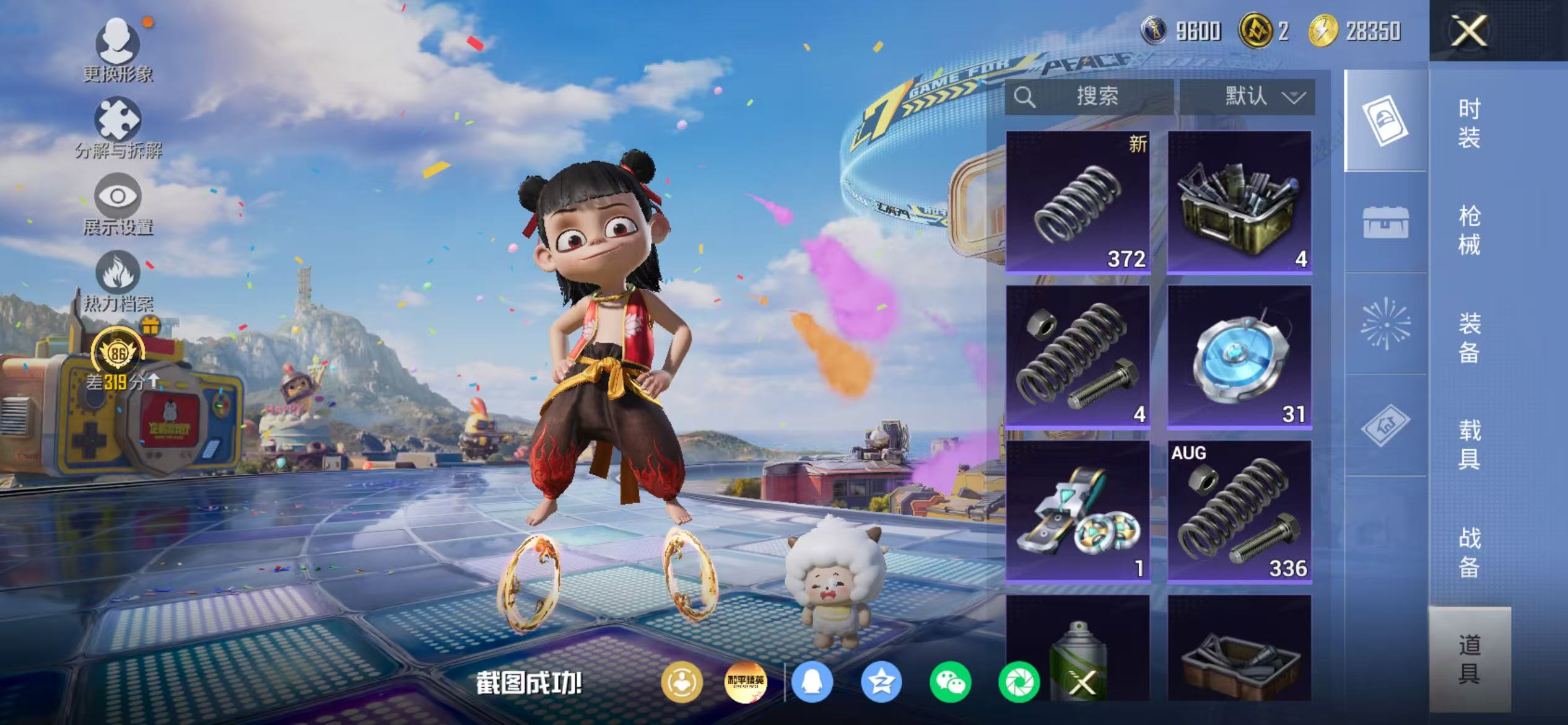Image resolution: width=1568 pixels, height=725 pixels.
Task: Open the 默认 sort dropdown
Action: click(x=1247, y=97)
